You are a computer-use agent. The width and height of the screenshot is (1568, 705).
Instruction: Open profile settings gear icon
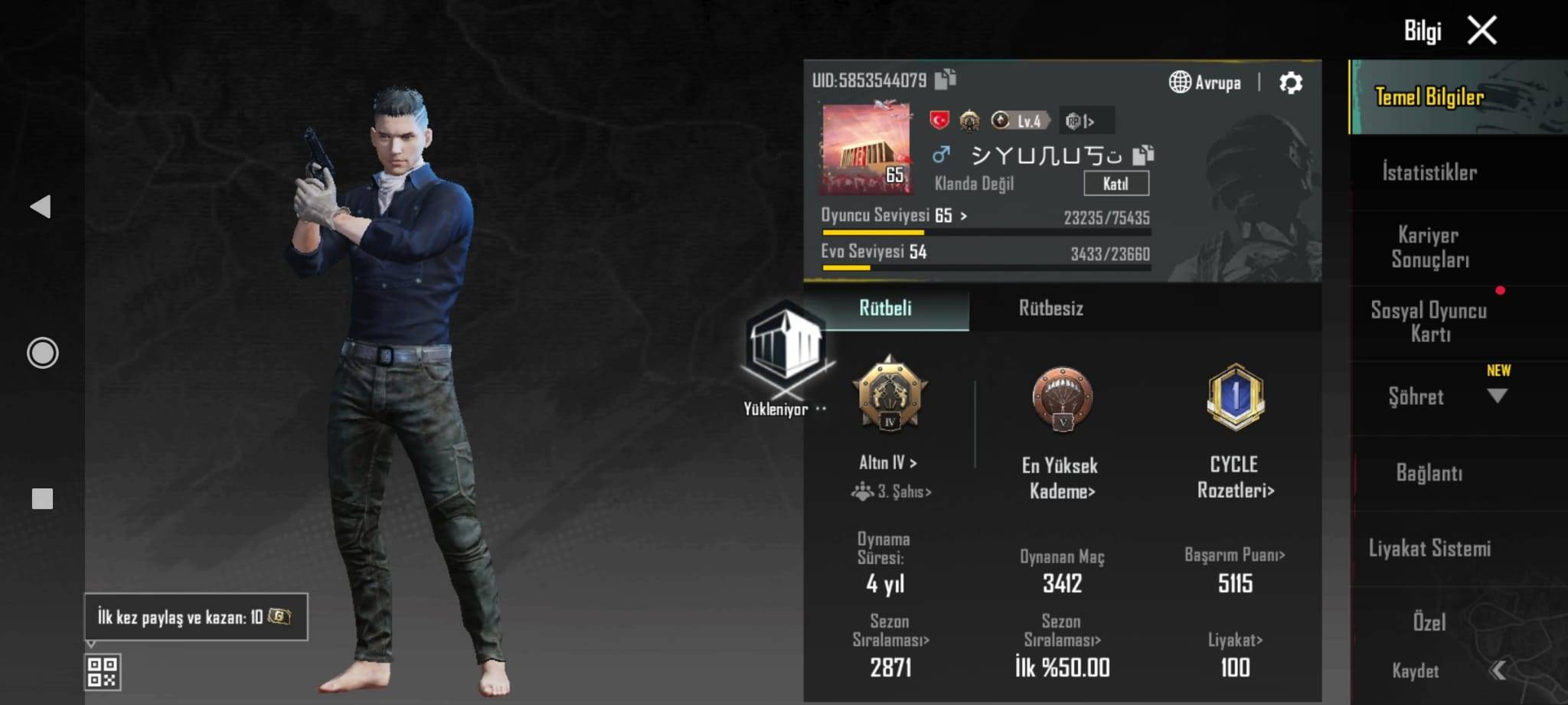1291,83
